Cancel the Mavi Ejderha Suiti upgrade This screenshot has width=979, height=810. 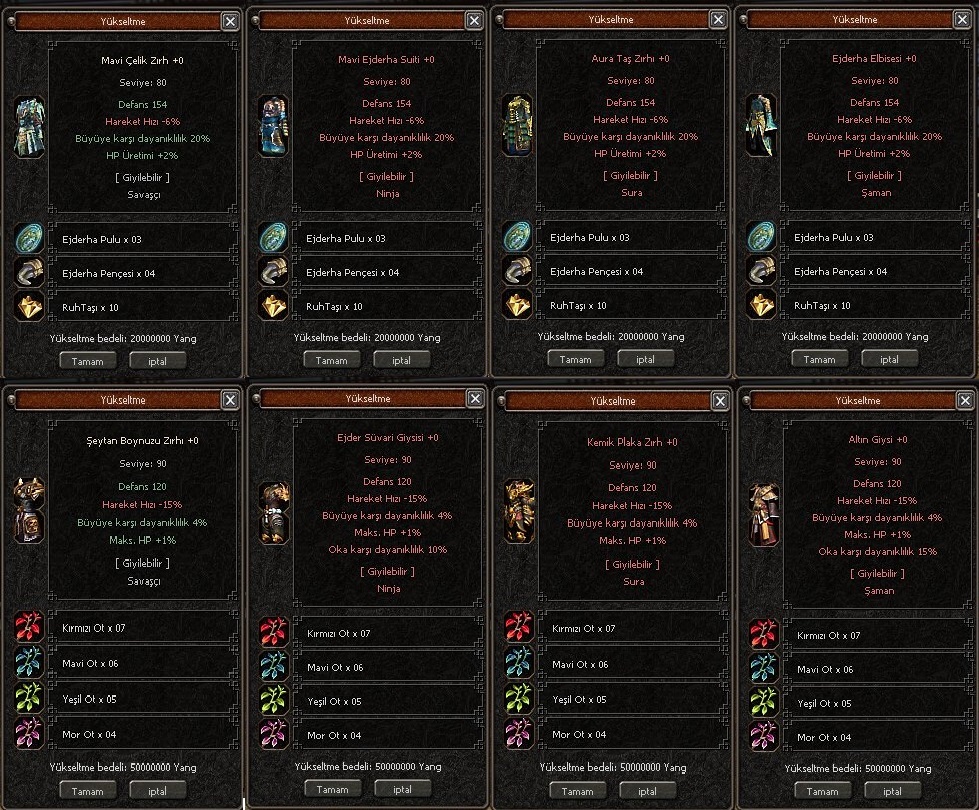click(x=401, y=360)
